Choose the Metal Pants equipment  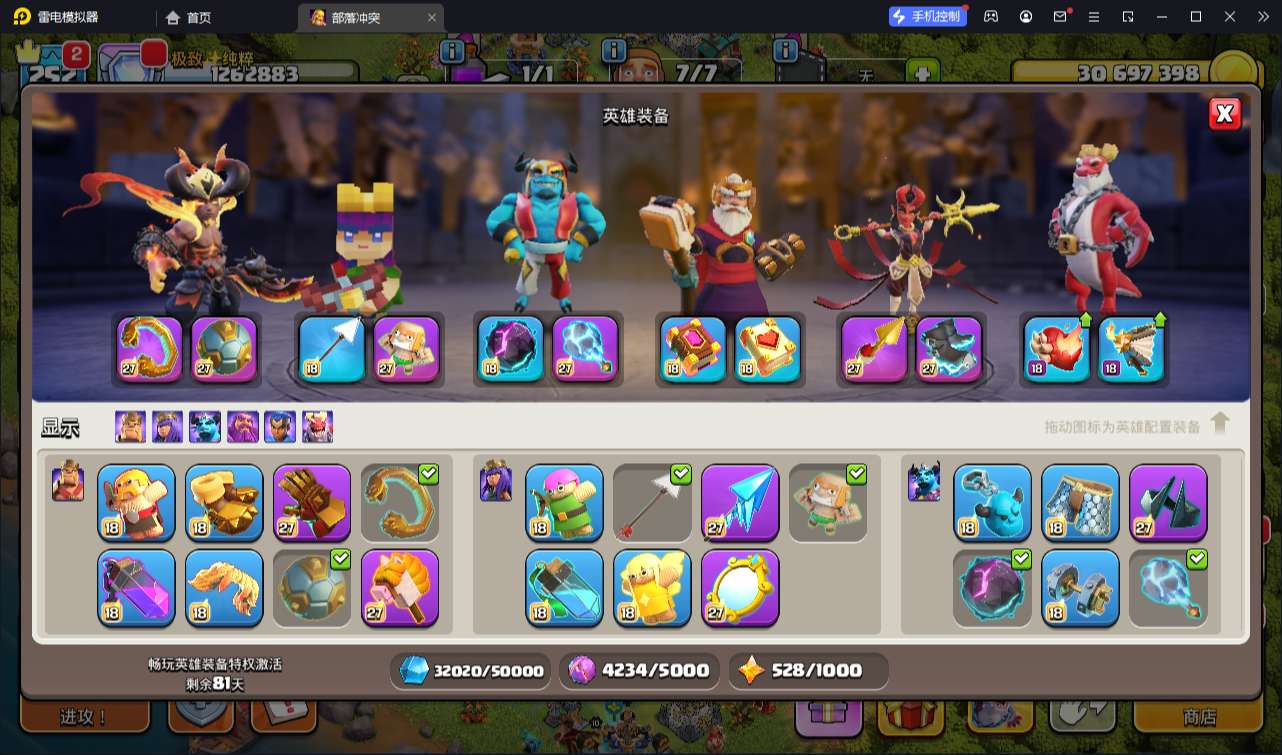(1080, 500)
